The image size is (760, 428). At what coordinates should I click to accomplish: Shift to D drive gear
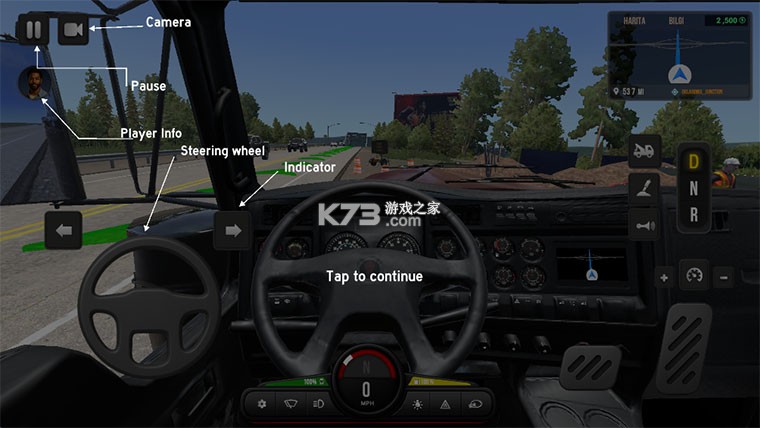click(x=693, y=162)
